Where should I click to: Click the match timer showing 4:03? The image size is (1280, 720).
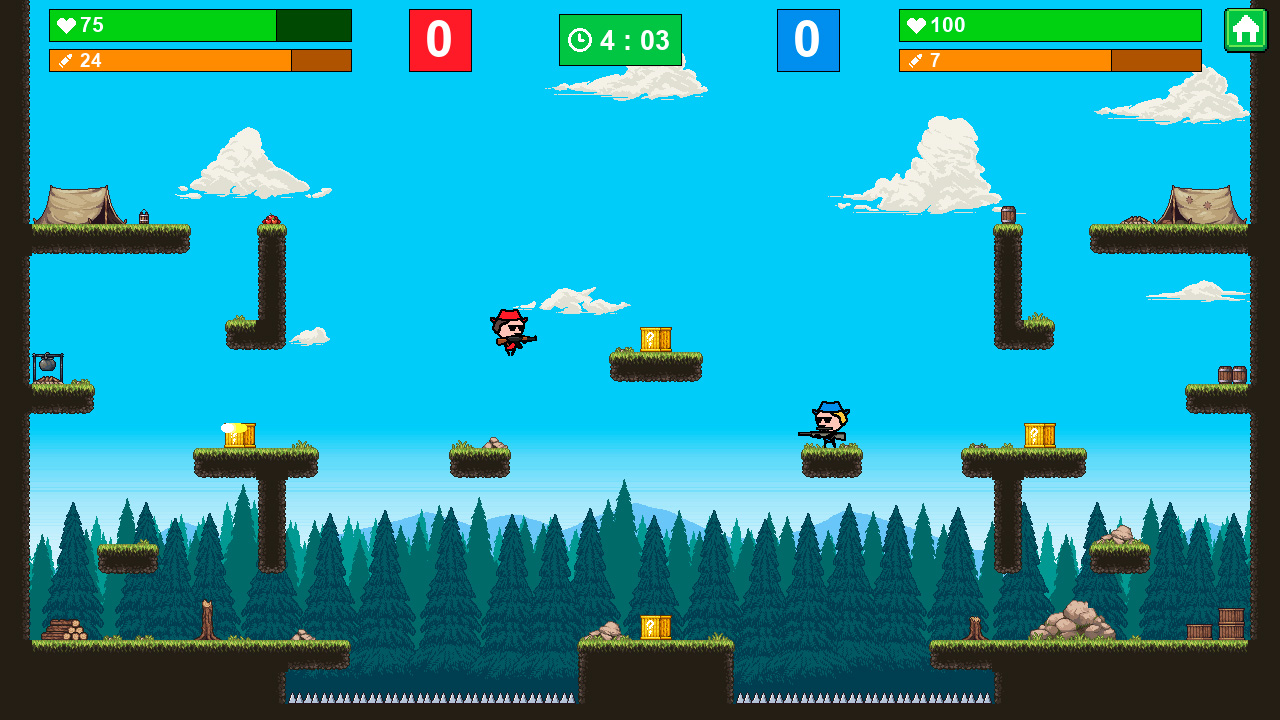(620, 40)
